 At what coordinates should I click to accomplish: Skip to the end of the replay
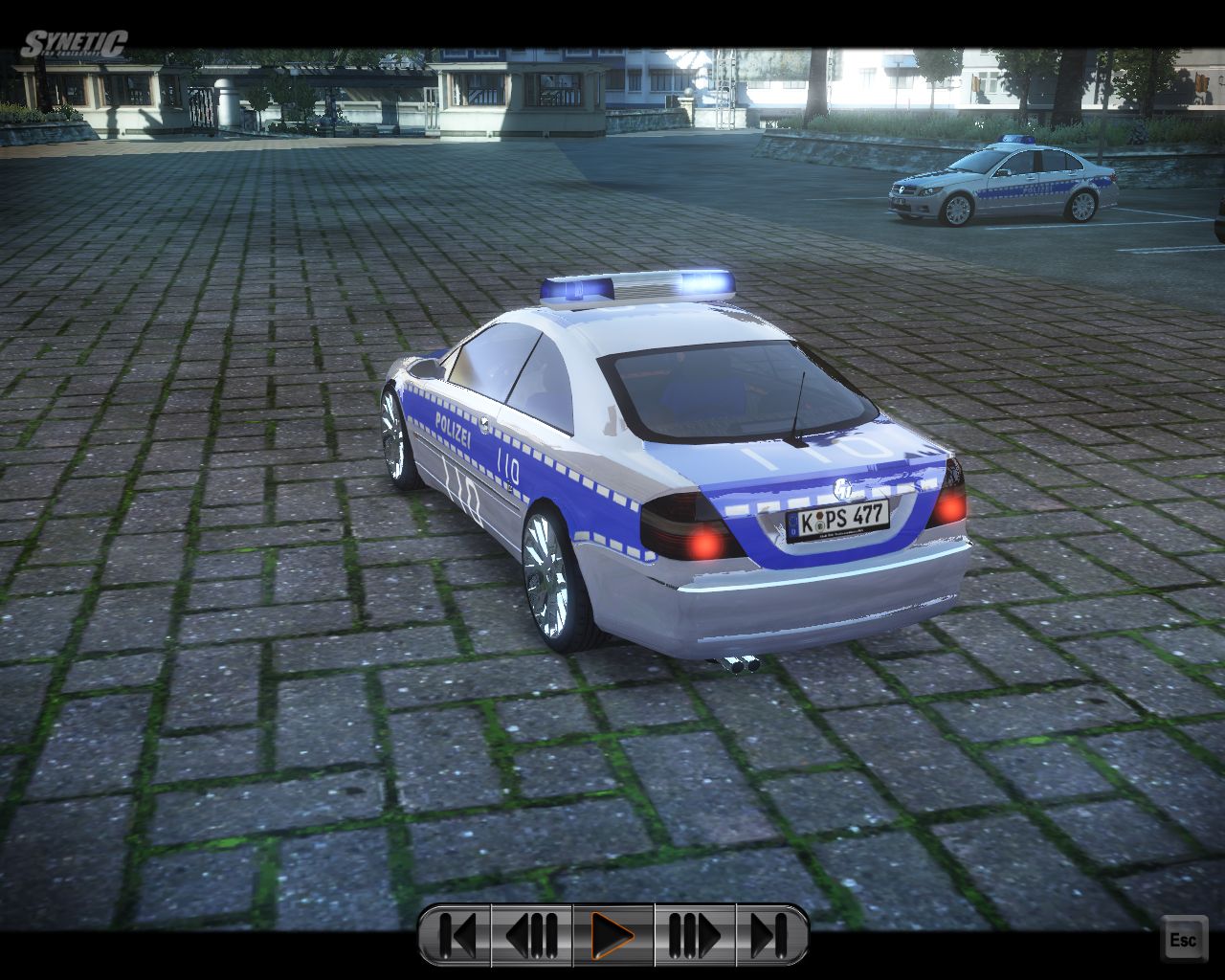tap(770, 935)
